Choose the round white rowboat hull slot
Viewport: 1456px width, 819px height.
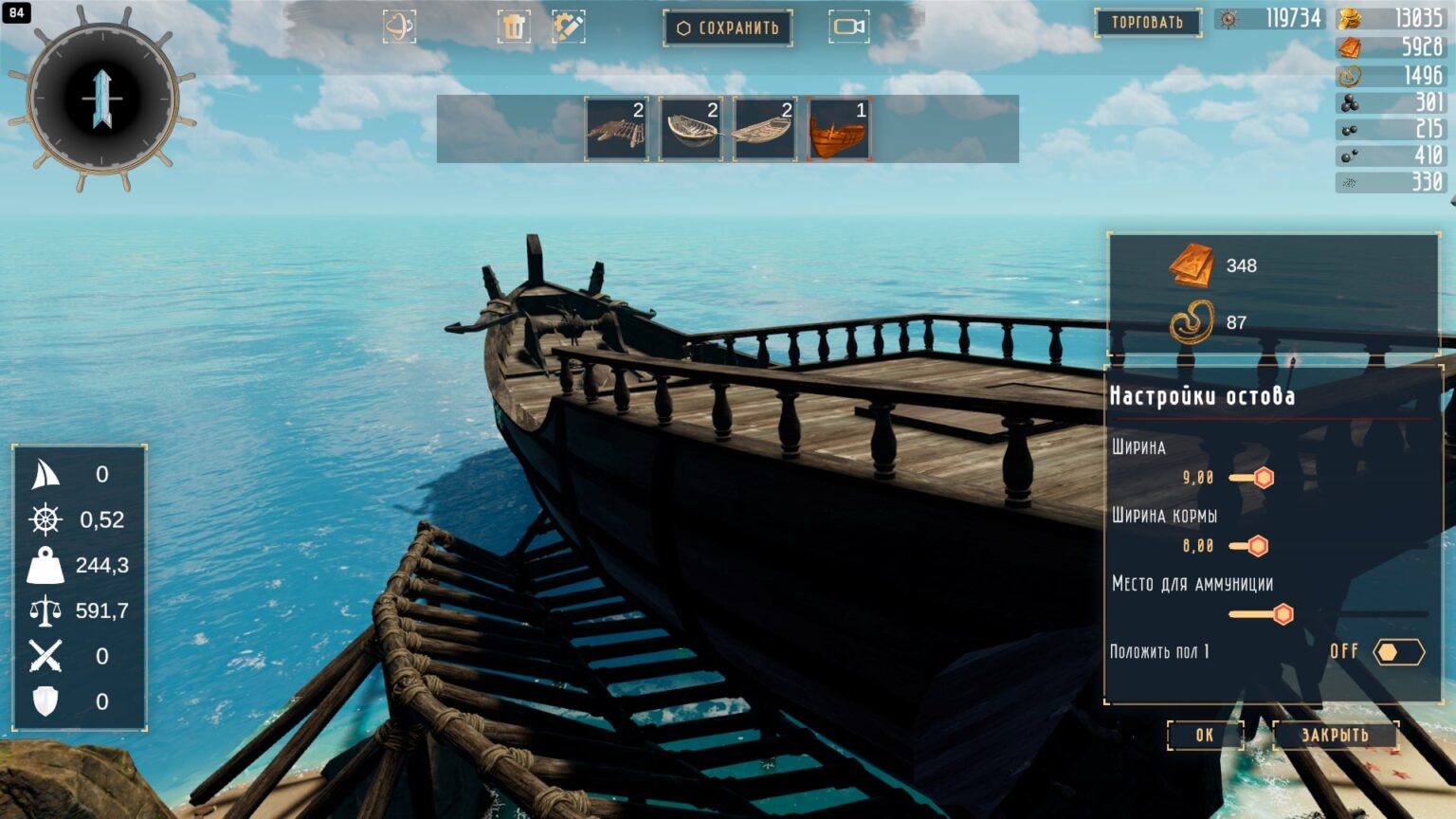click(691, 128)
